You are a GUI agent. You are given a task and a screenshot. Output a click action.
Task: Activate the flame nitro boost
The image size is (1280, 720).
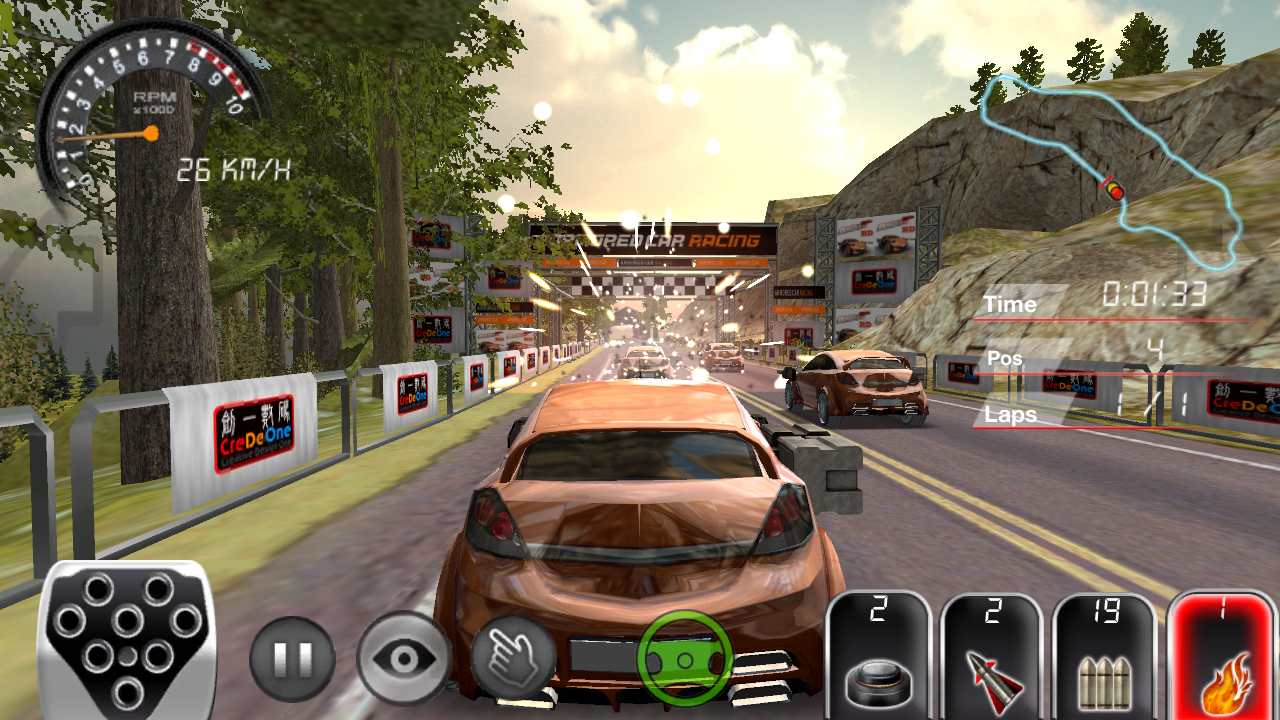(1225, 656)
